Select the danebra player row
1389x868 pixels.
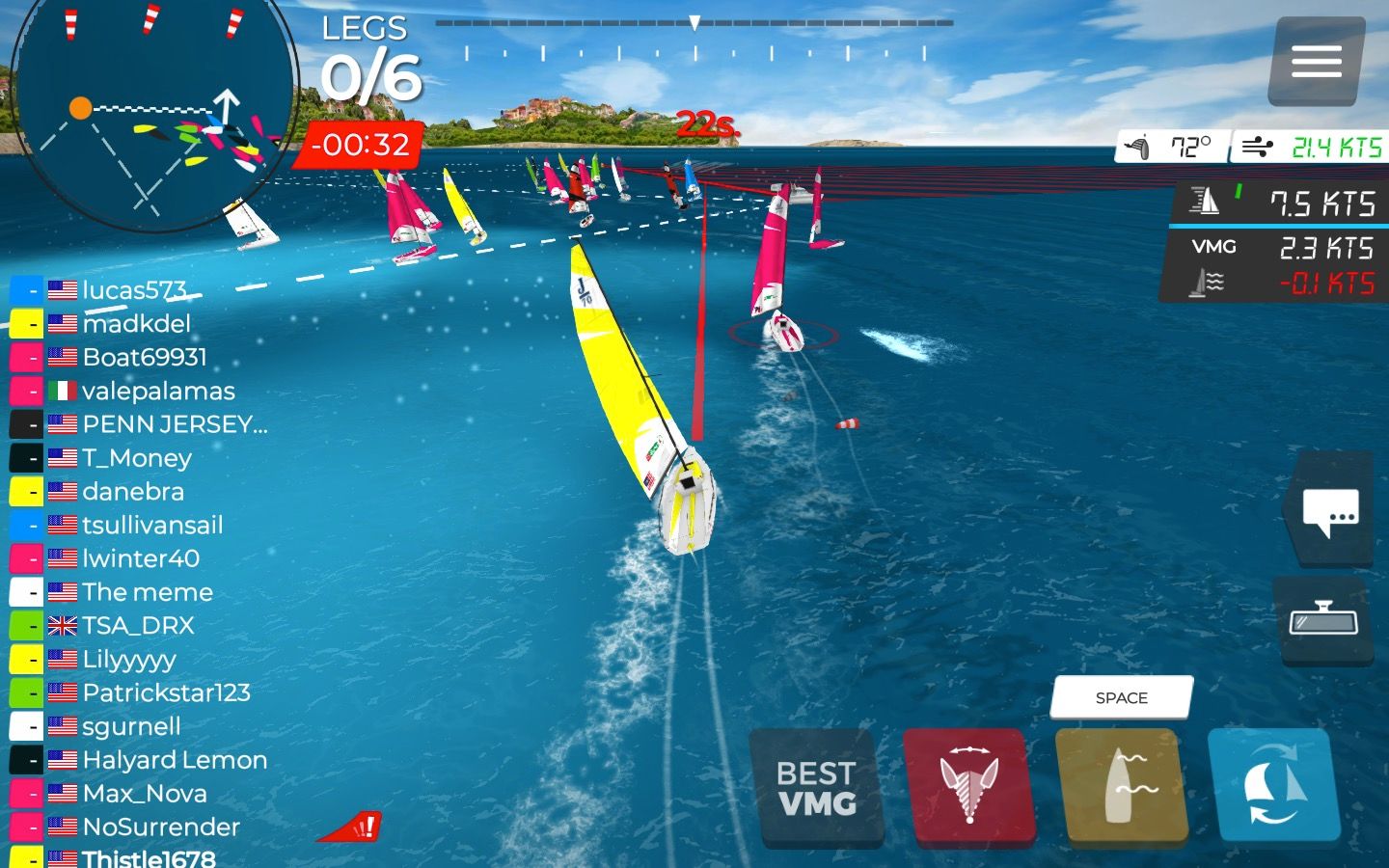point(132,492)
